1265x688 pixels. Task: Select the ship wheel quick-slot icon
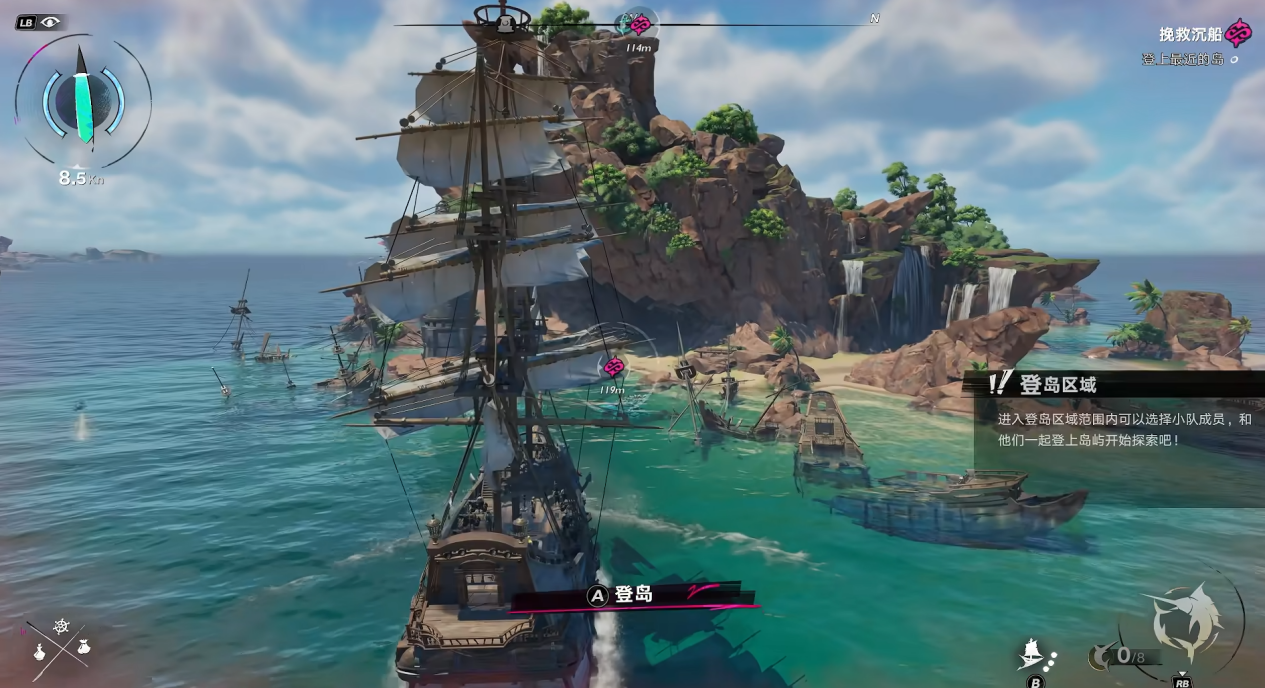61,627
